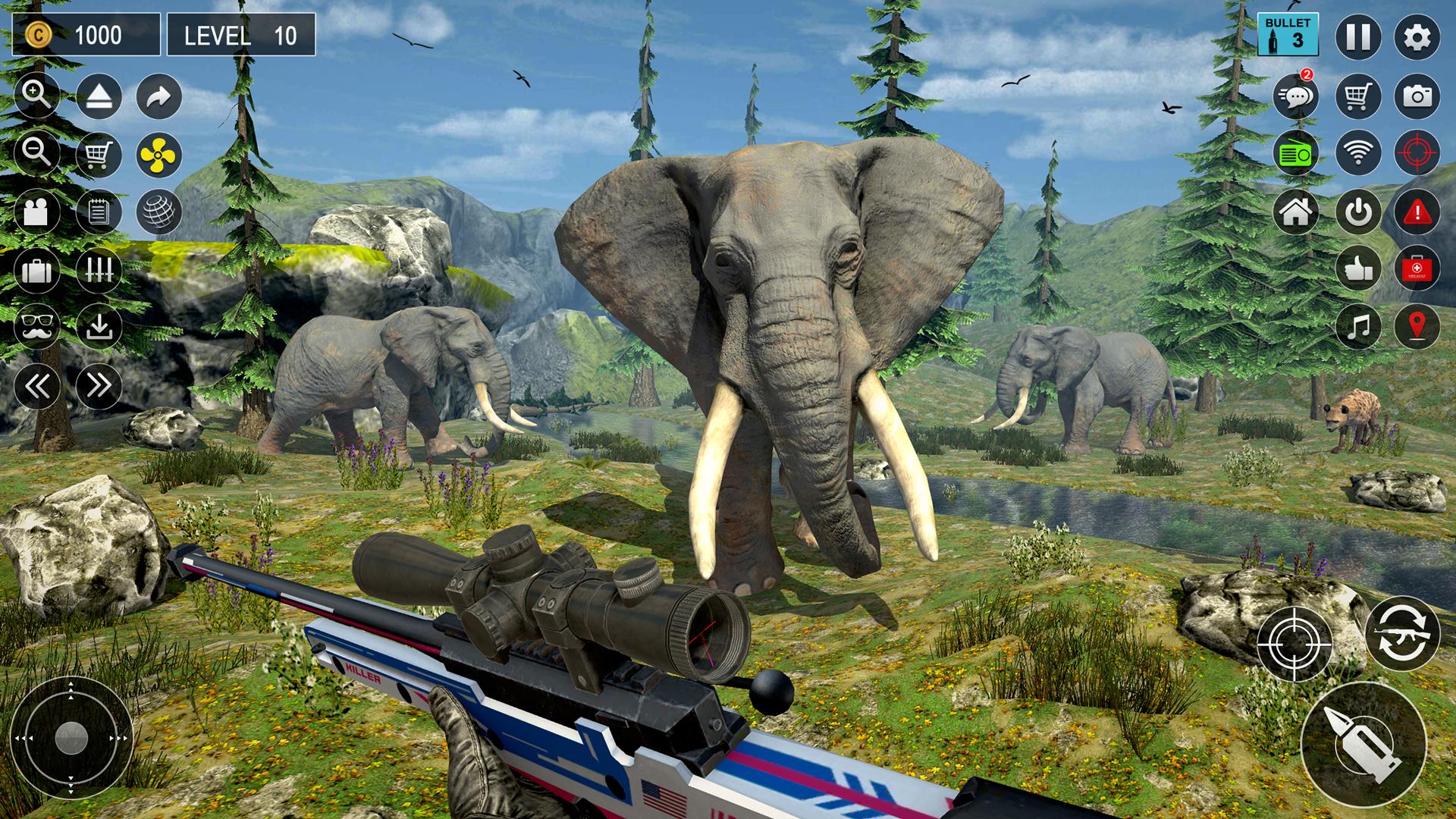Screen dimensions: 1456x819
Task: Take a screenshot with the camera icon
Action: [x=1417, y=96]
